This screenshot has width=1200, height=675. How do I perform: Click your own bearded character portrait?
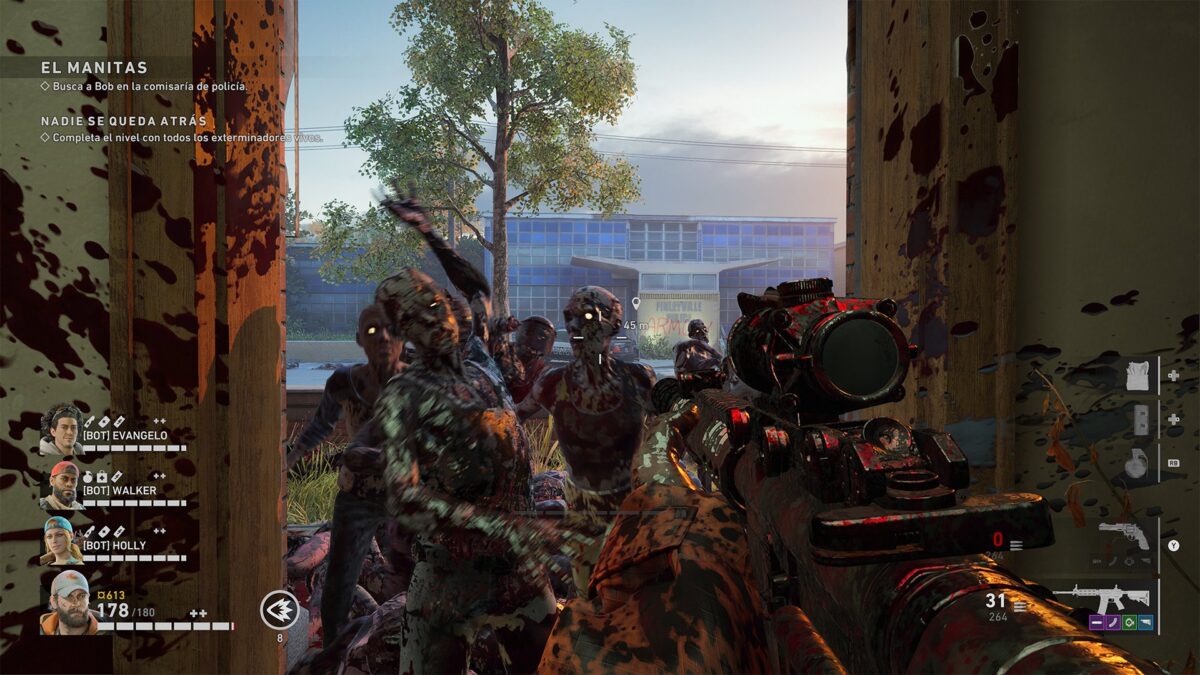coord(68,601)
